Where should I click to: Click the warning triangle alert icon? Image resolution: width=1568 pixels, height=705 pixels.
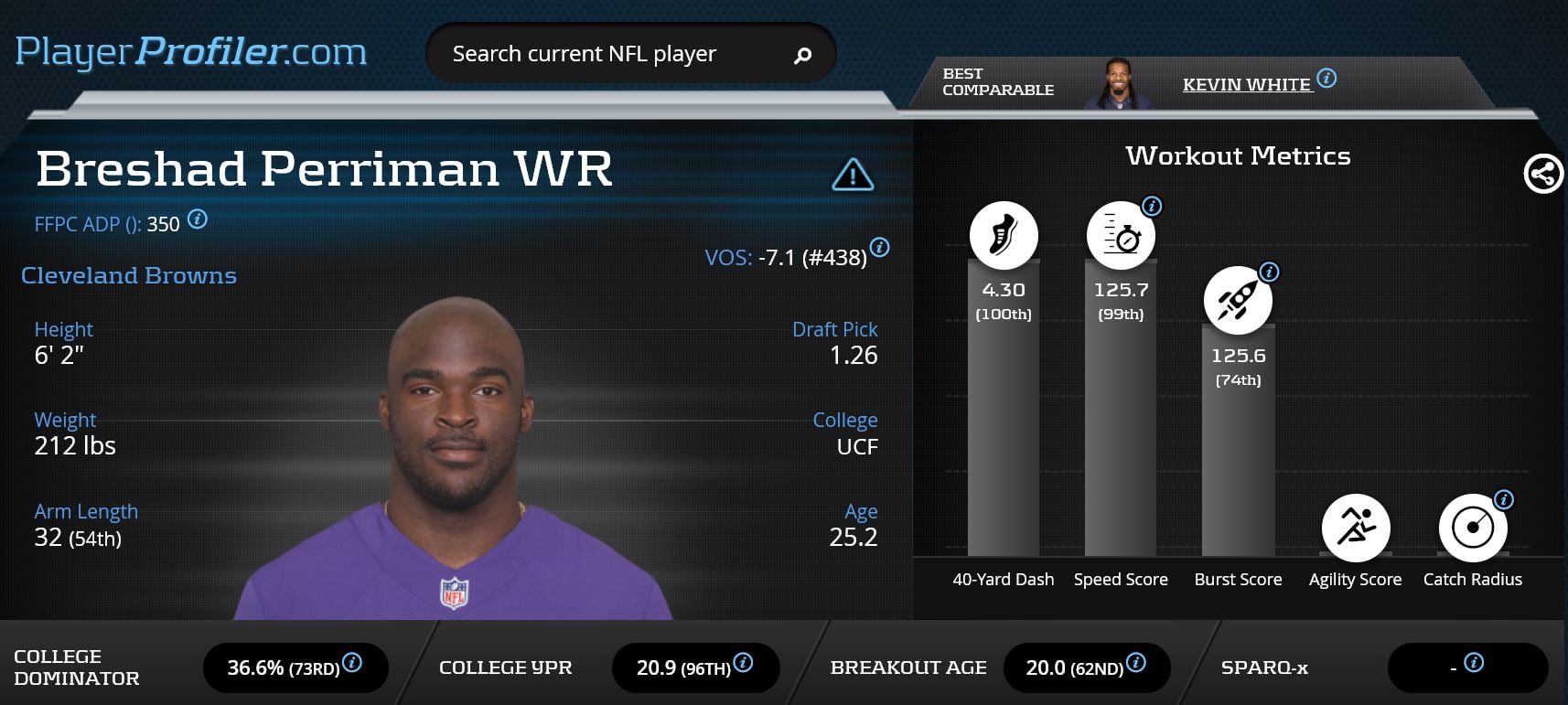(x=853, y=174)
